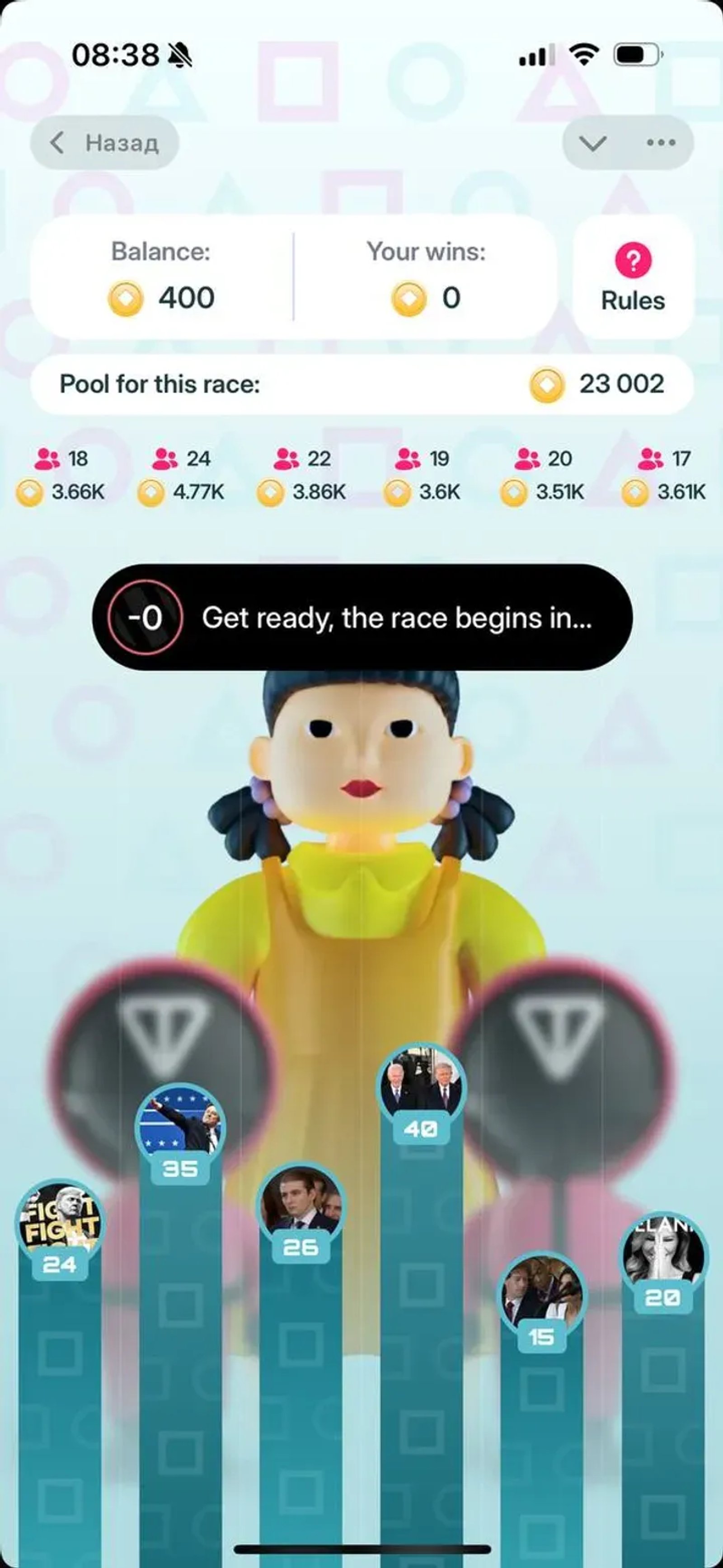Click the -0 countdown progress badge

[144, 618]
